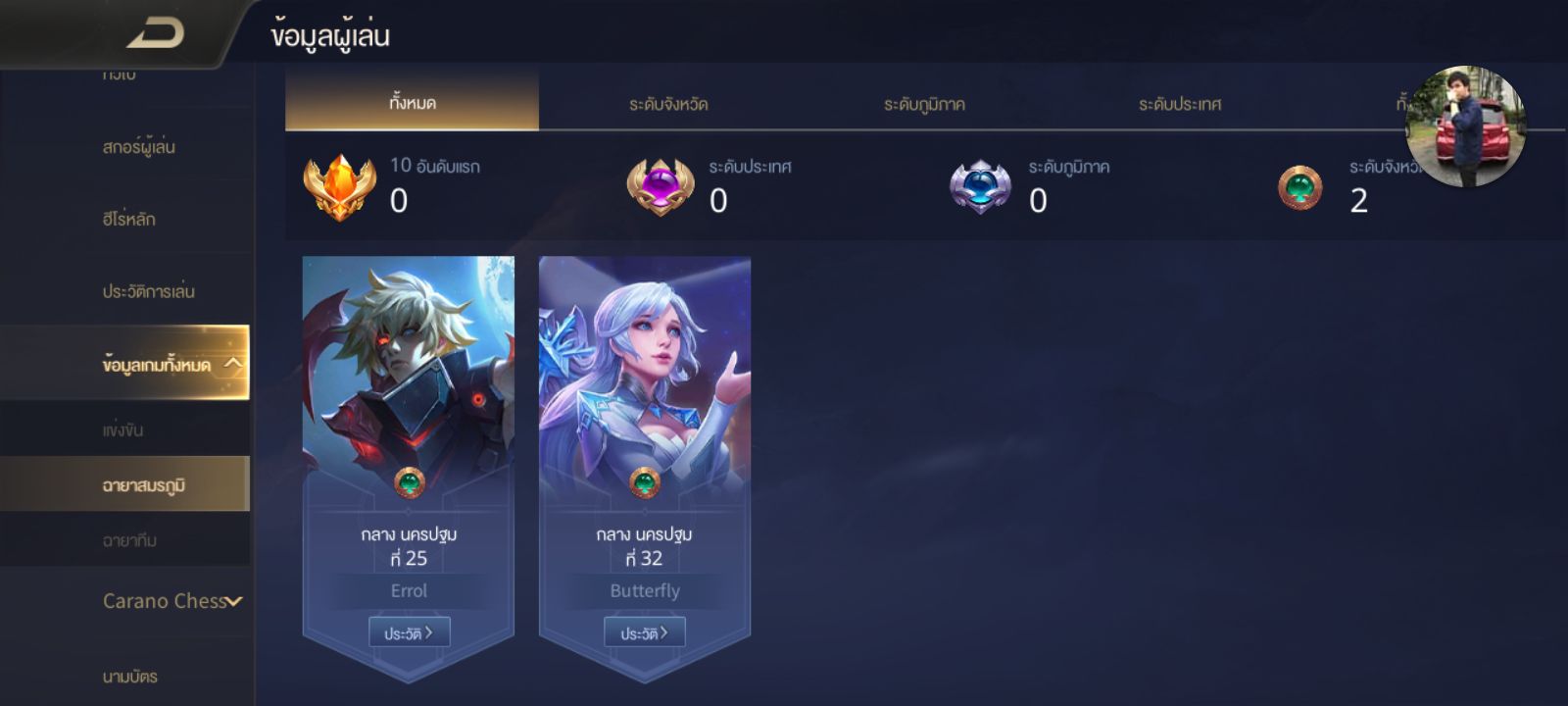Switch to the ทั้งหมด tab
Image resolution: width=1568 pixels, height=706 pixels.
[412, 102]
